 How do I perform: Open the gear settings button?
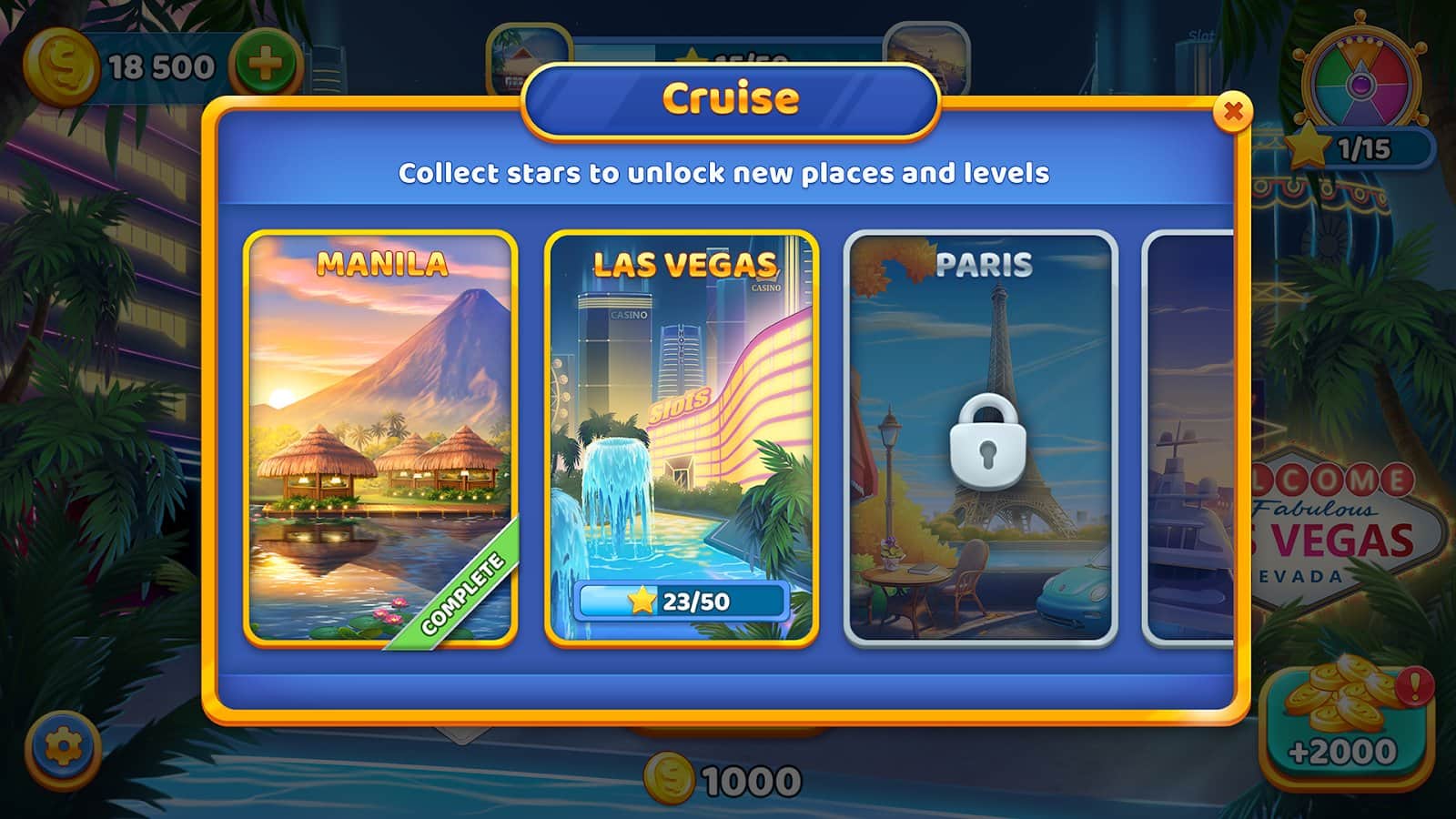click(x=63, y=748)
